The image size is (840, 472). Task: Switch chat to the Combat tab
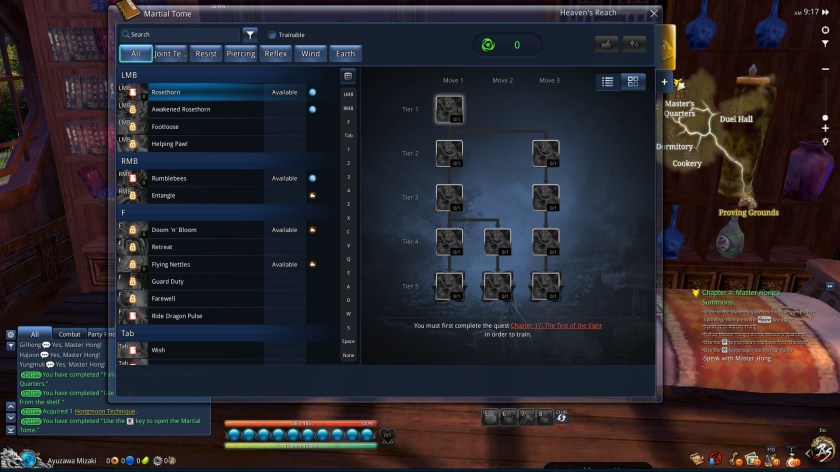click(x=69, y=334)
